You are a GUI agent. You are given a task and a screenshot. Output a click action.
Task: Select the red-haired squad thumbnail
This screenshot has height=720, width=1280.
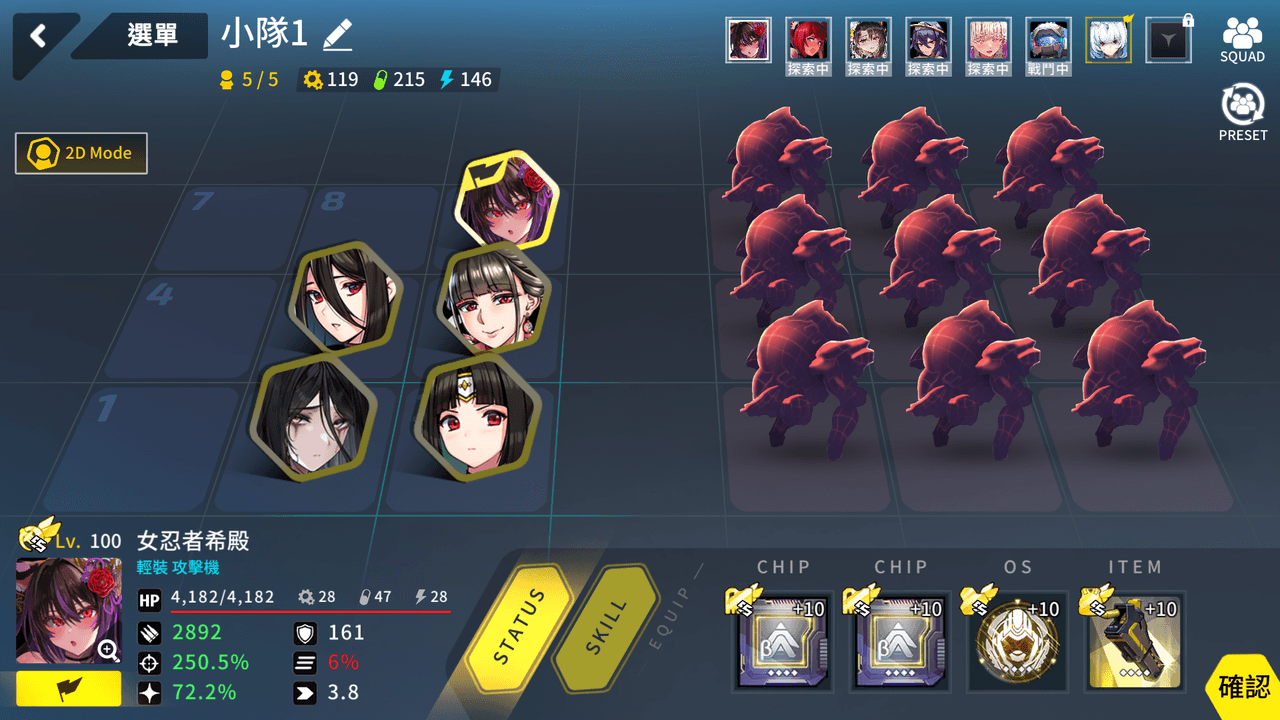[x=808, y=40]
